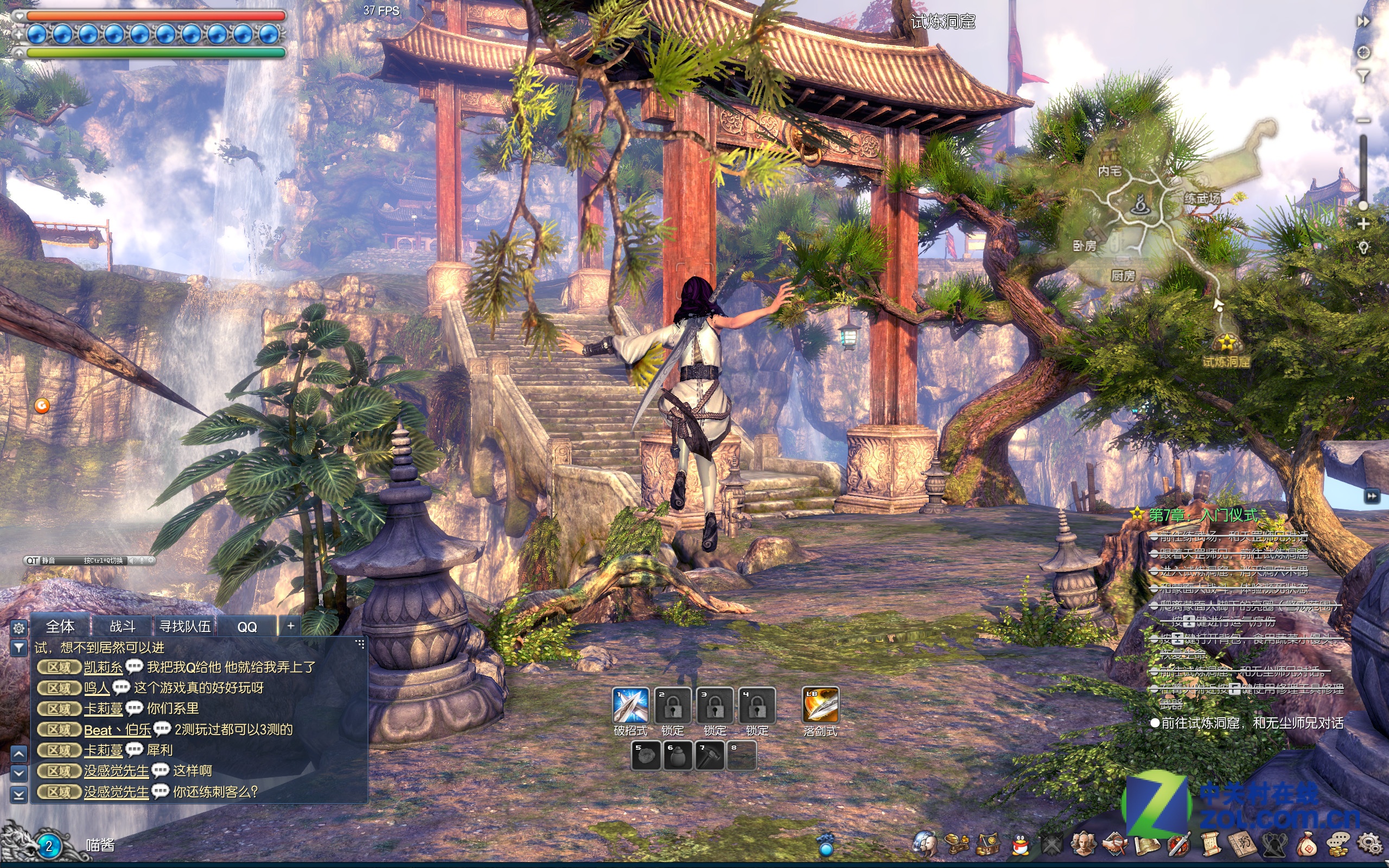Jump chat to the latest message
The width and height of the screenshot is (1389, 868).
click(19, 795)
